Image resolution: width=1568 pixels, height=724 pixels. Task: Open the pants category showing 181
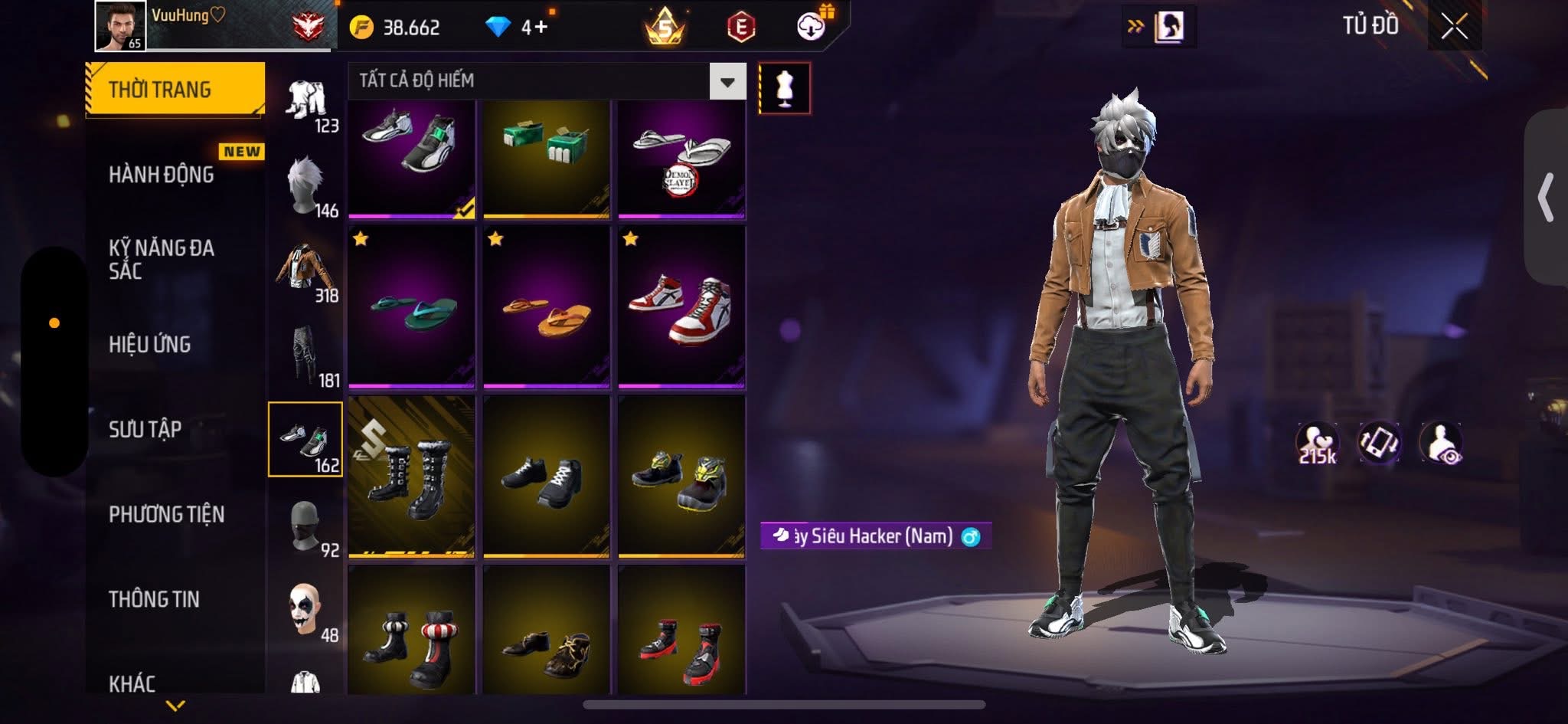[x=306, y=356]
